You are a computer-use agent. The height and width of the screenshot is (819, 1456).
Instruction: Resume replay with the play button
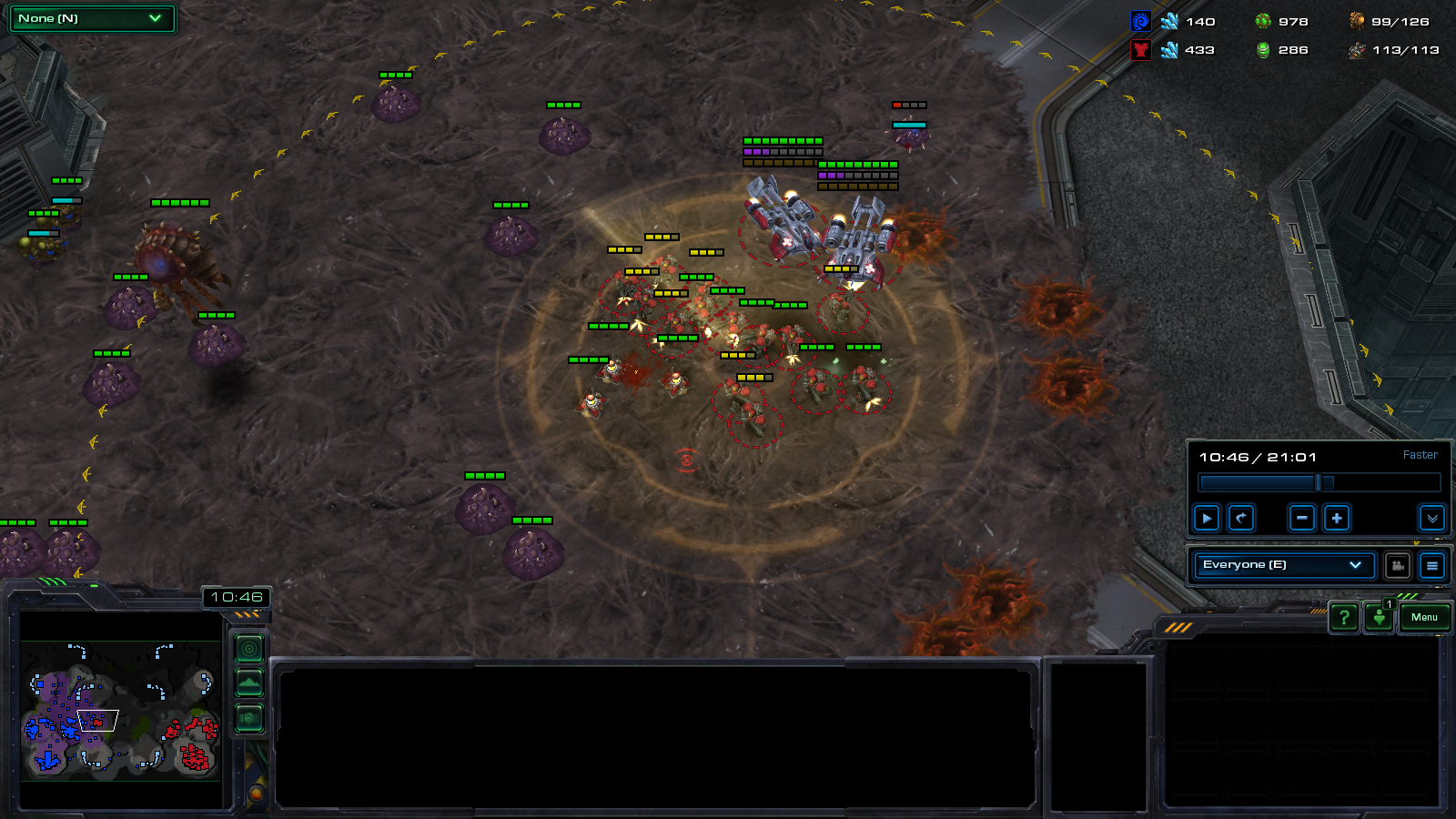pyautogui.click(x=1207, y=519)
